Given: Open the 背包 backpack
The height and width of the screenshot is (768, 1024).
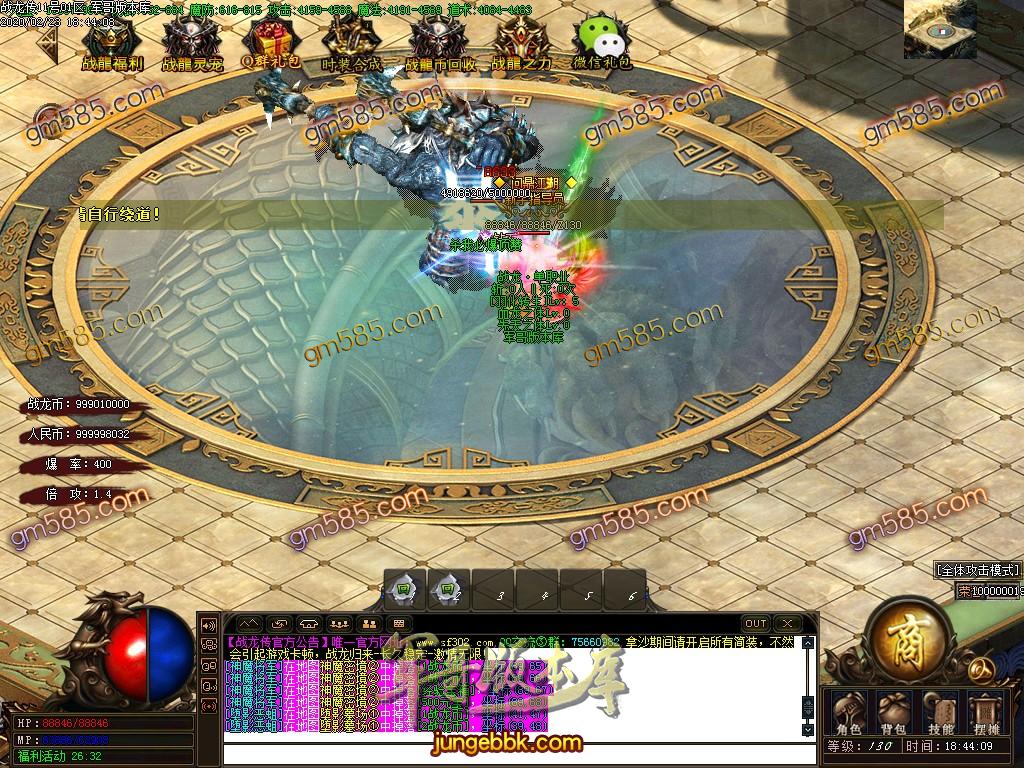Looking at the screenshot, I should pyautogui.click(x=893, y=710).
